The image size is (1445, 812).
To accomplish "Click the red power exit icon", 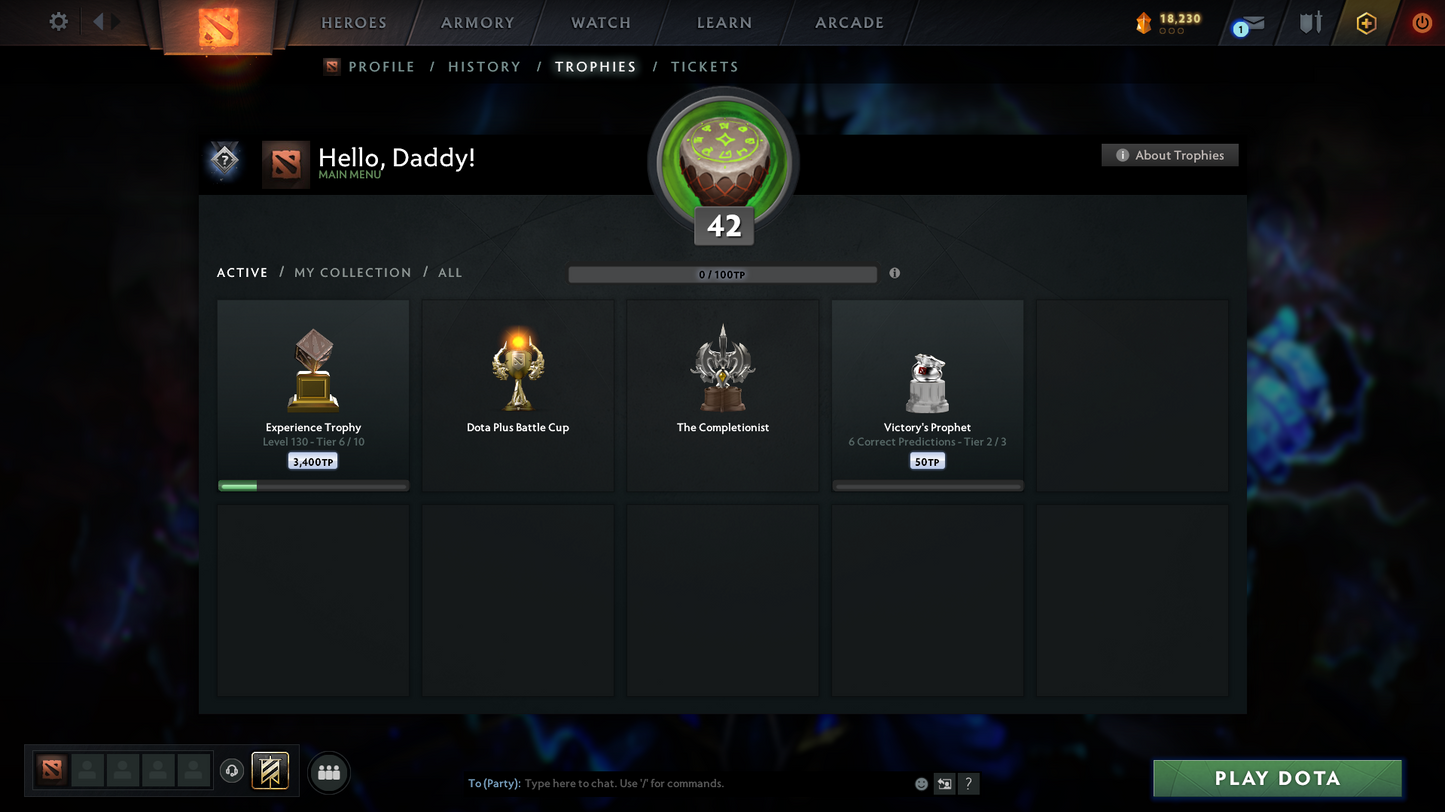I will pyautogui.click(x=1421, y=22).
